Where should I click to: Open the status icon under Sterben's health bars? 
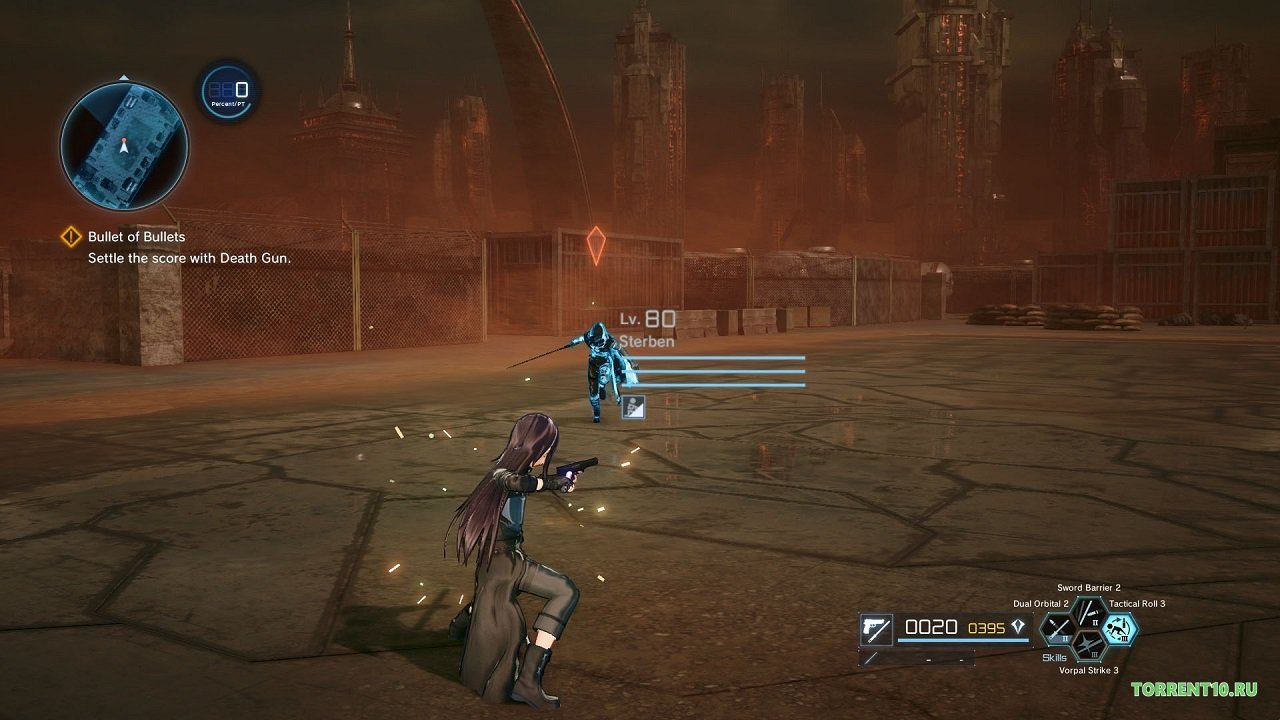(634, 407)
